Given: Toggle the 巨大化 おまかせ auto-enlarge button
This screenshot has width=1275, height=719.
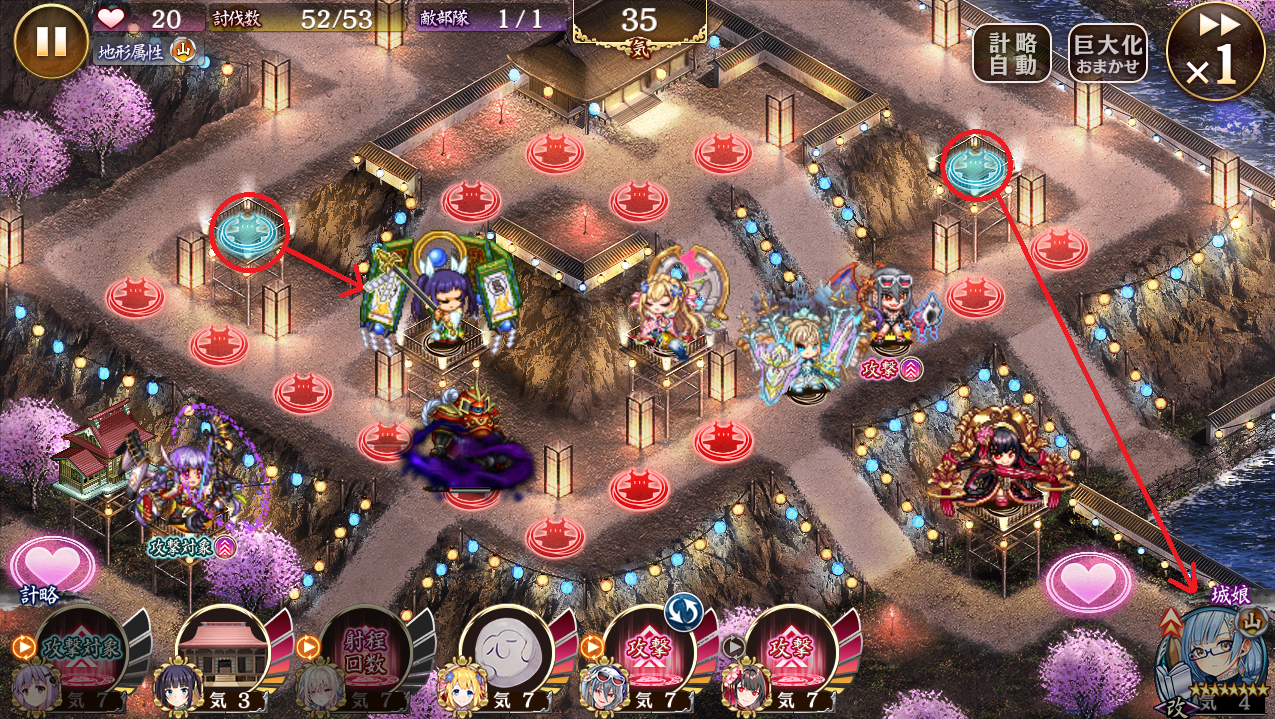Looking at the screenshot, I should [1107, 53].
